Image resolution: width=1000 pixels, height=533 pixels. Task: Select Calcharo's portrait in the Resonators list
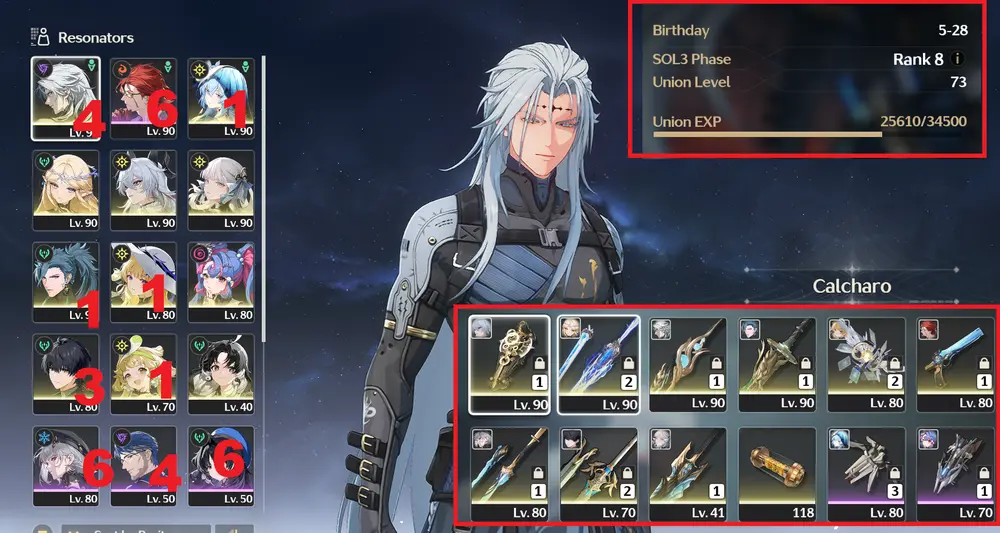pos(66,97)
